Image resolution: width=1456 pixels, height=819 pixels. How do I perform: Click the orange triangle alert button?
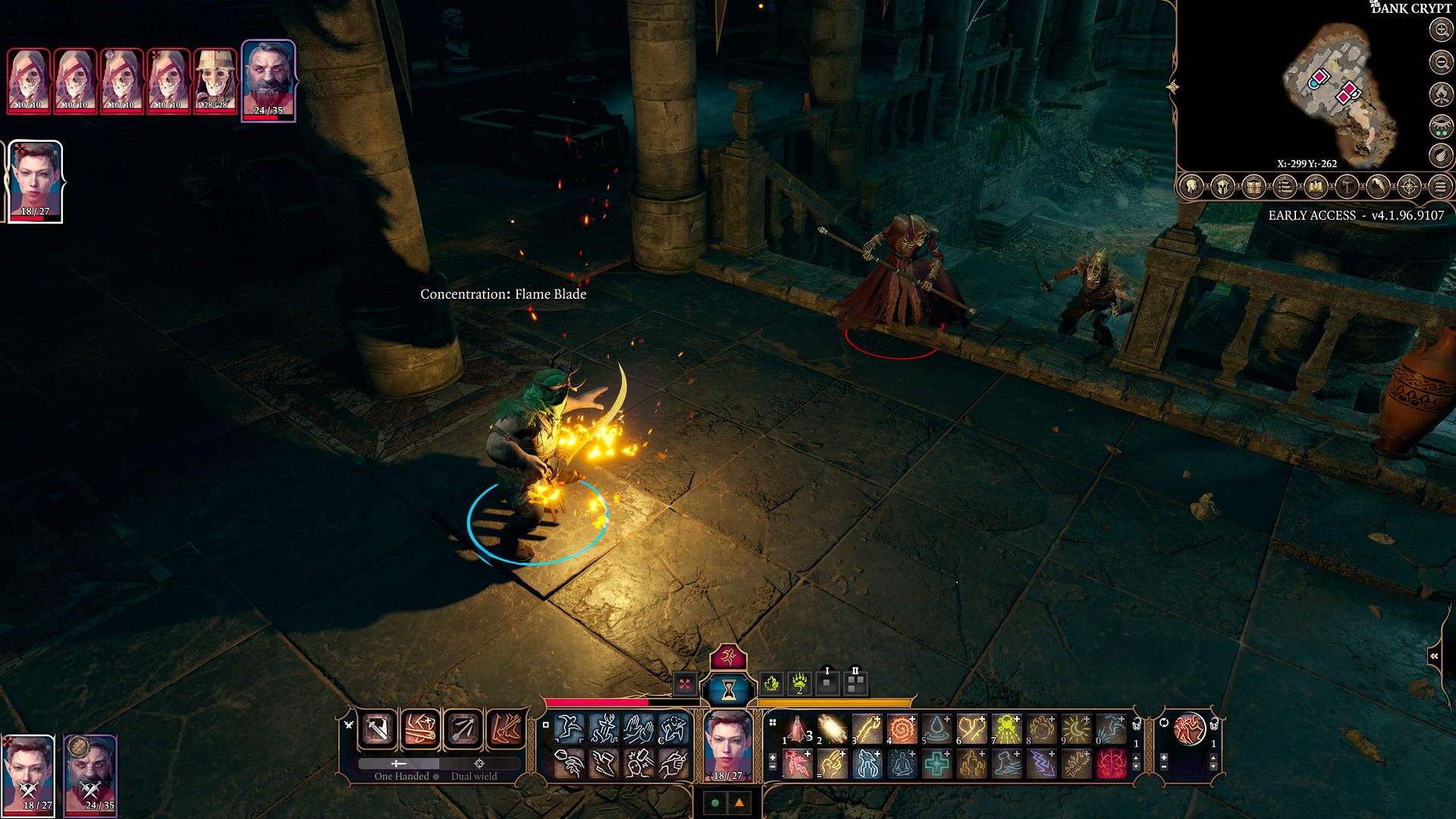(x=739, y=804)
